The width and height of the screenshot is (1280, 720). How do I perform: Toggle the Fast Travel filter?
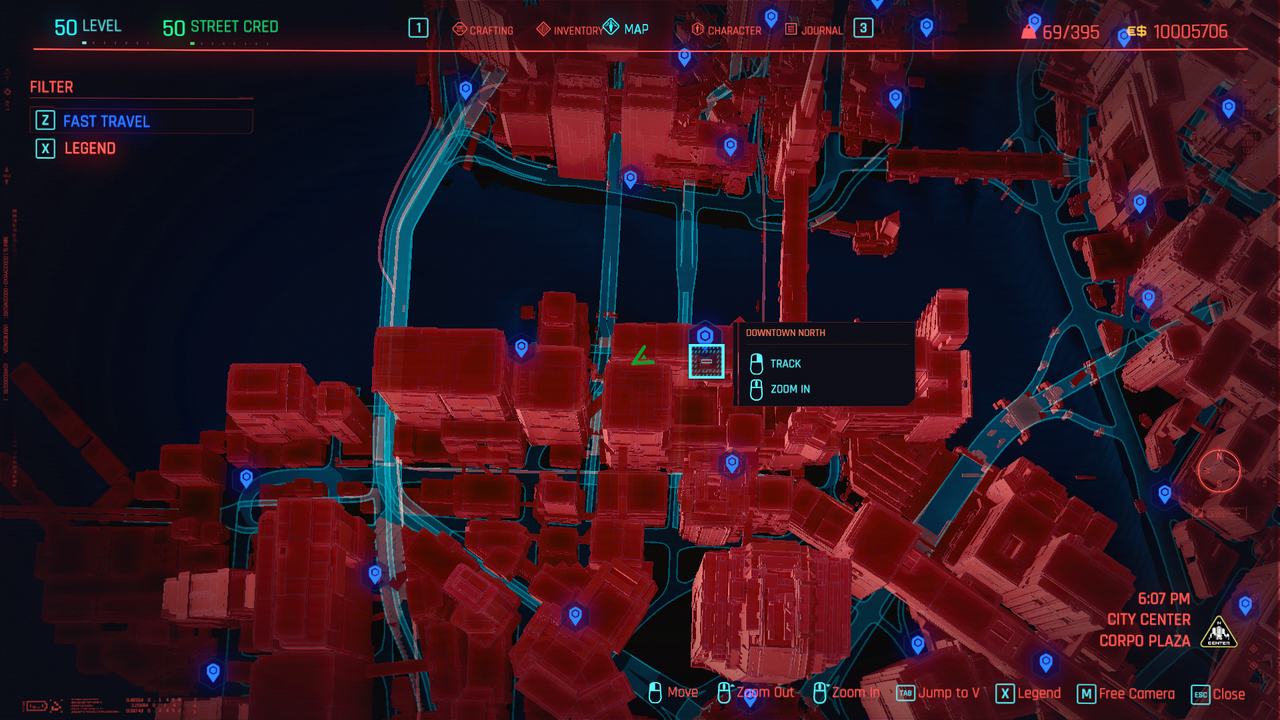(106, 121)
